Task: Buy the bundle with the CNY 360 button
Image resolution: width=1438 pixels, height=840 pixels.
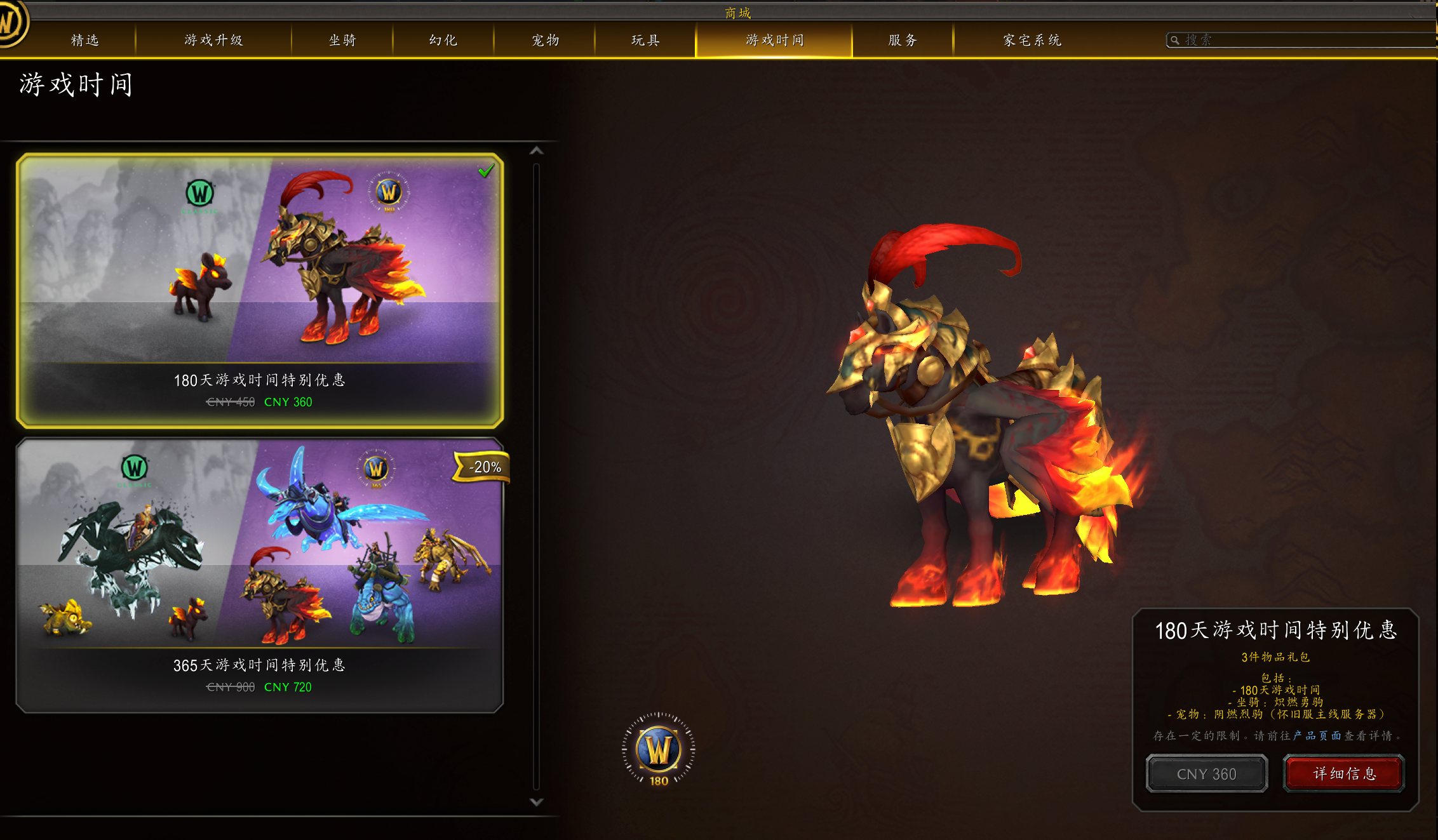Action: coord(1206,774)
